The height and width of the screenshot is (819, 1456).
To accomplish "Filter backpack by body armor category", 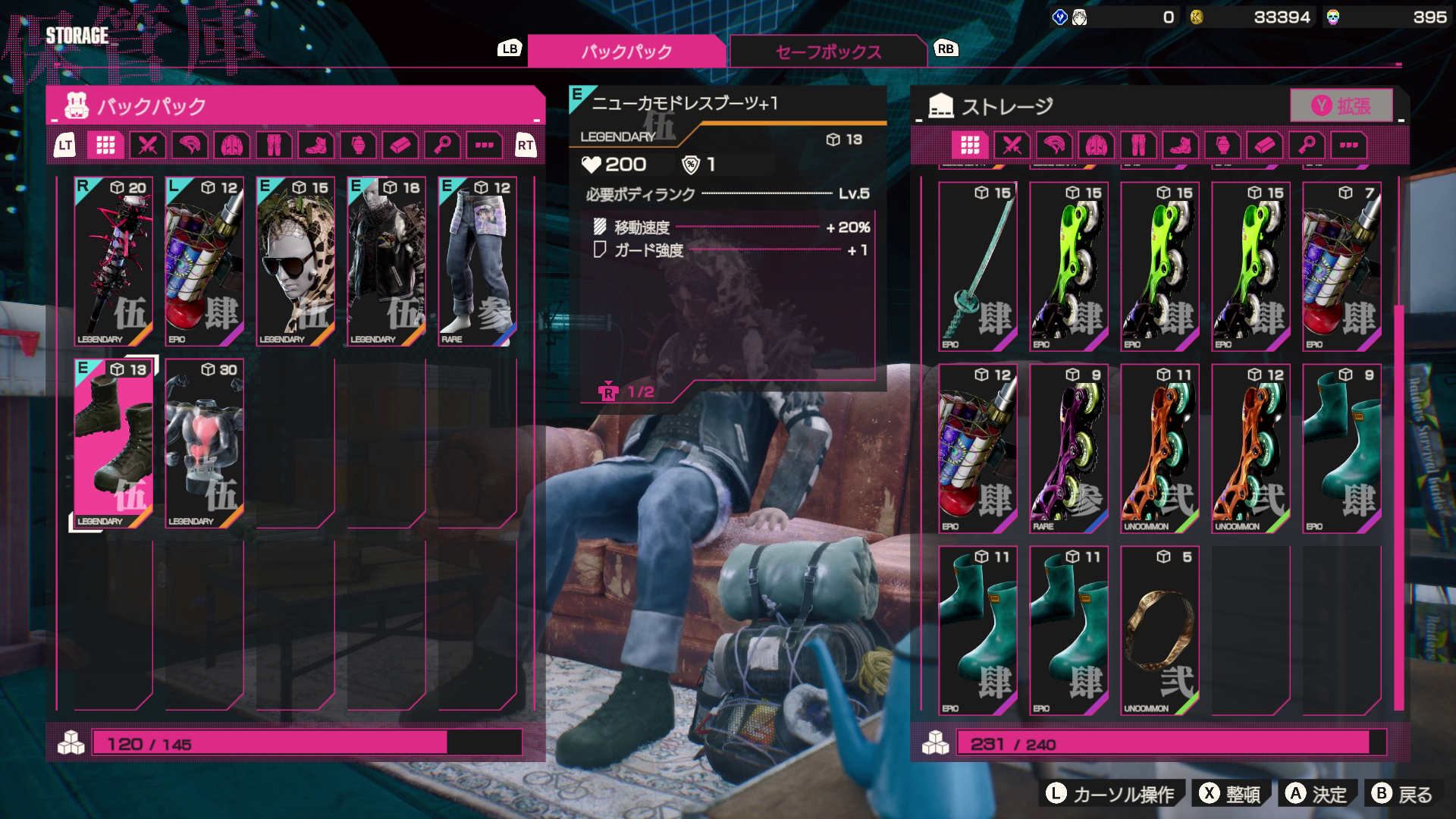I will [x=232, y=145].
